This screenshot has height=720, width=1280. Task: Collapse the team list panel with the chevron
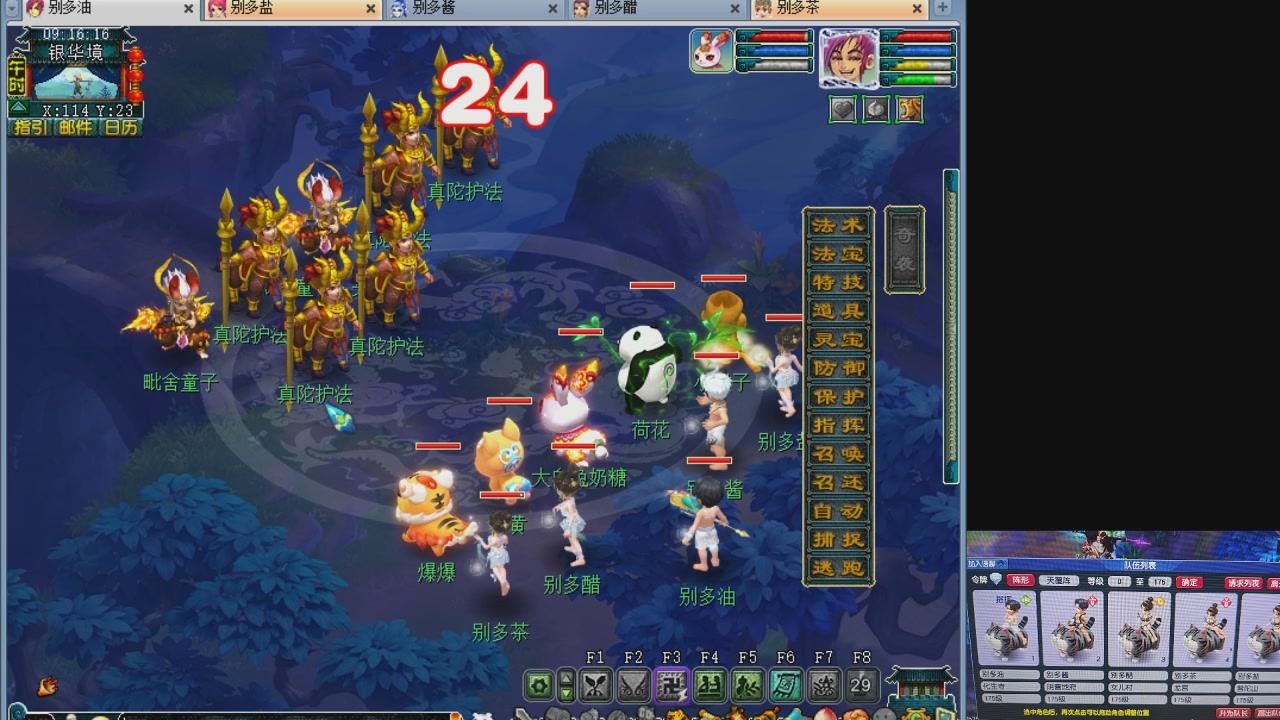[1001, 565]
